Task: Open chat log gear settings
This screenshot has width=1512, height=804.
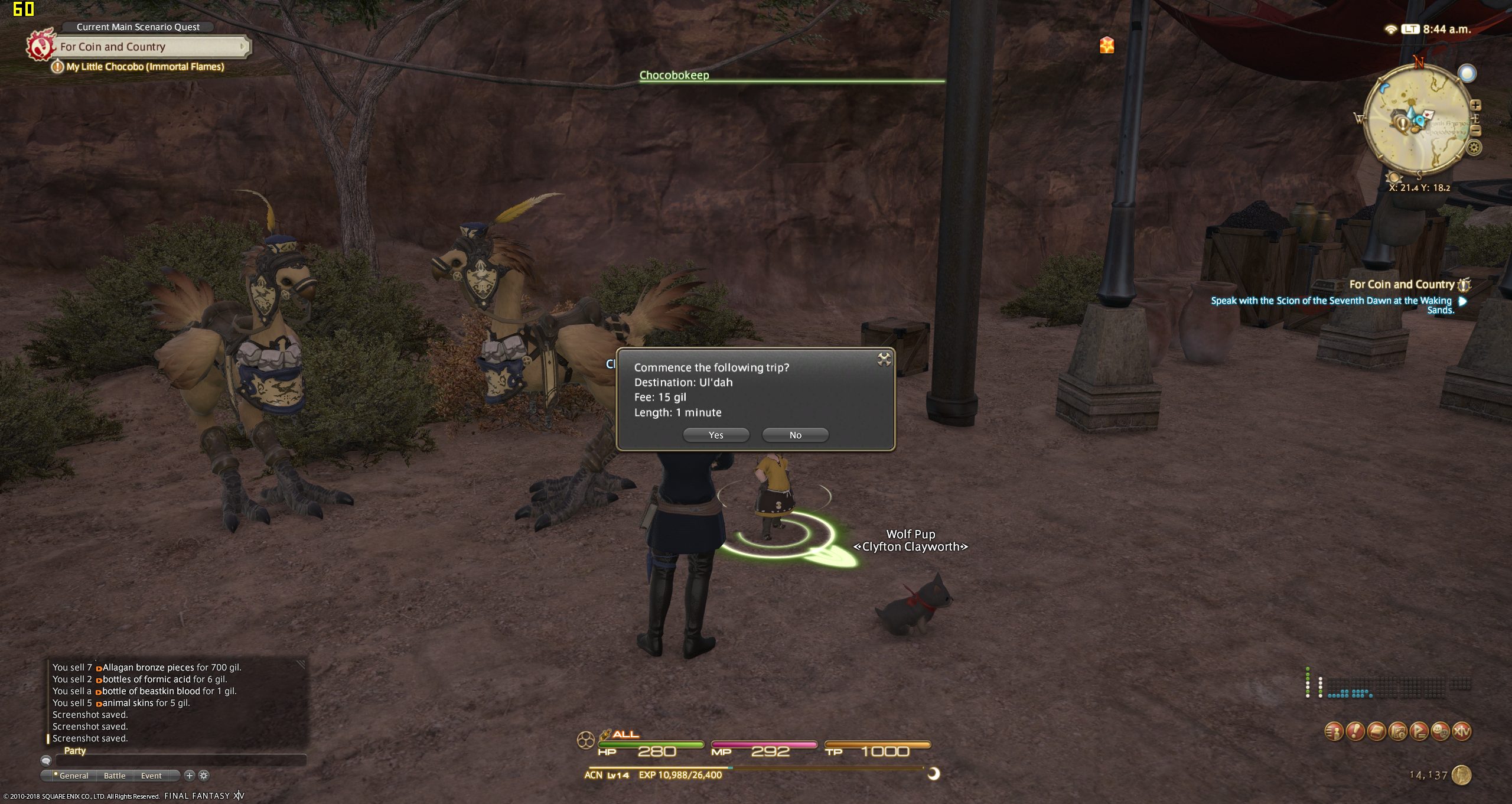Action: click(x=204, y=776)
